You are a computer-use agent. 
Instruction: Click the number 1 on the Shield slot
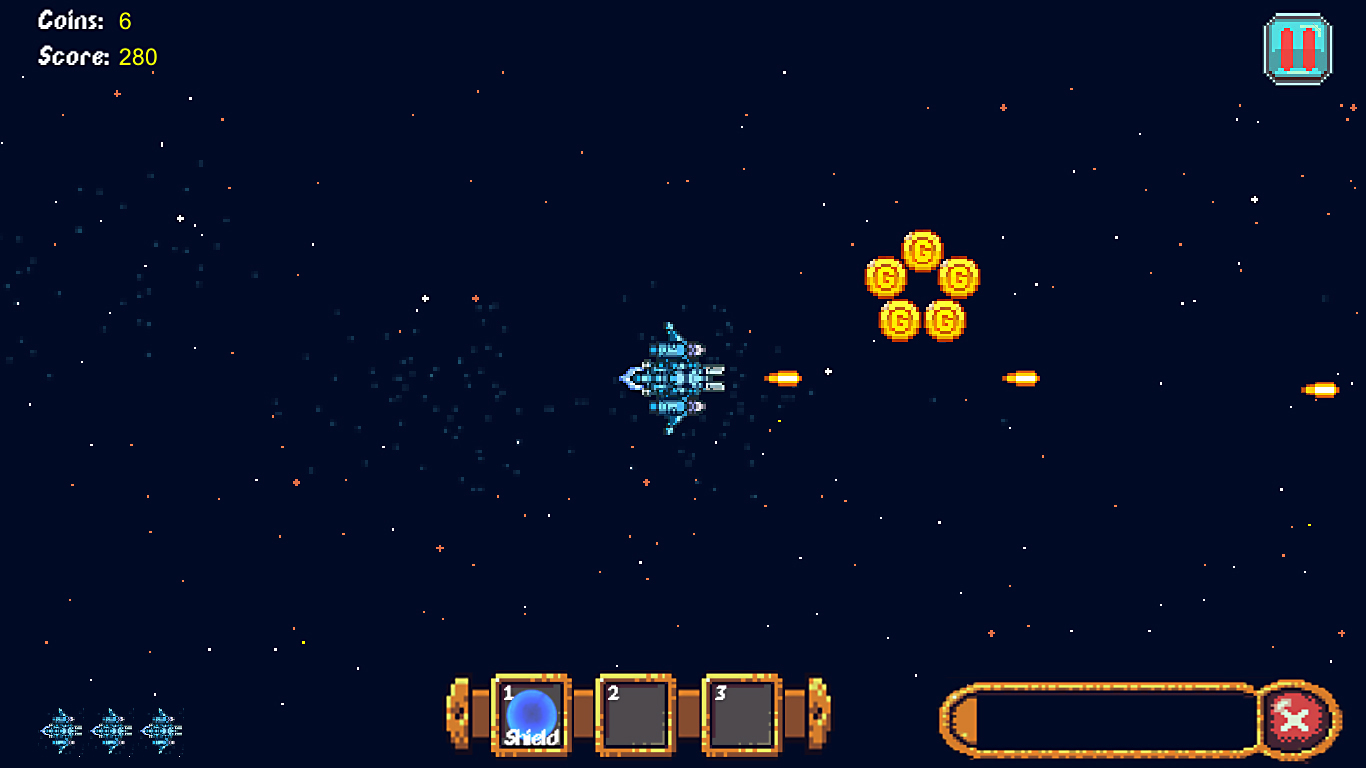506,691
